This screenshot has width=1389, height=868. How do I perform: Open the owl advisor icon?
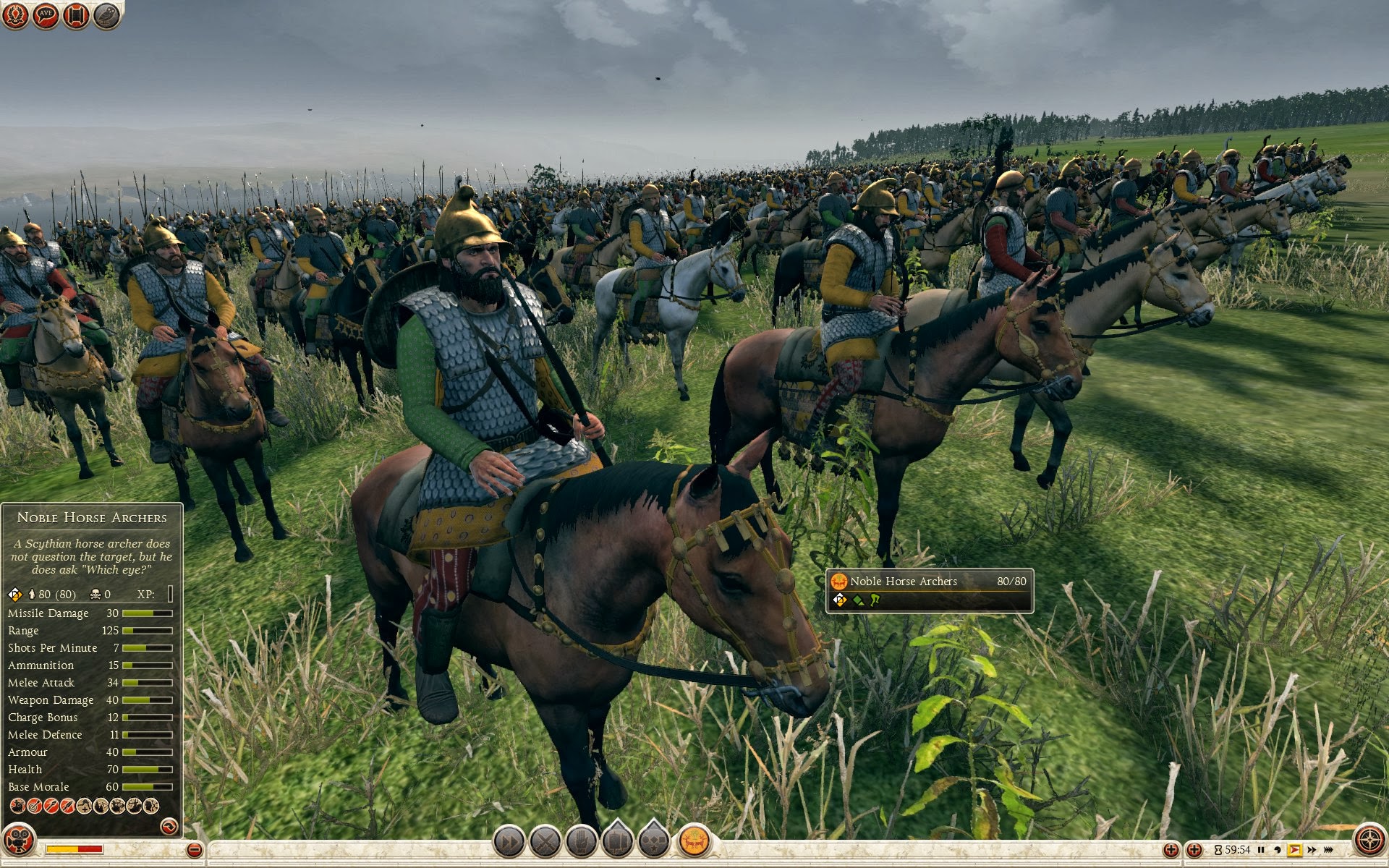[x=106, y=15]
